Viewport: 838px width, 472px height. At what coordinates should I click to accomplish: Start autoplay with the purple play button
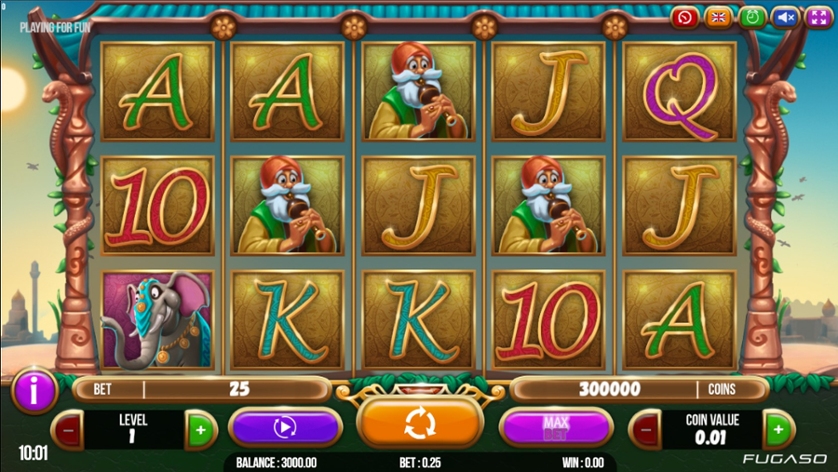(x=285, y=428)
